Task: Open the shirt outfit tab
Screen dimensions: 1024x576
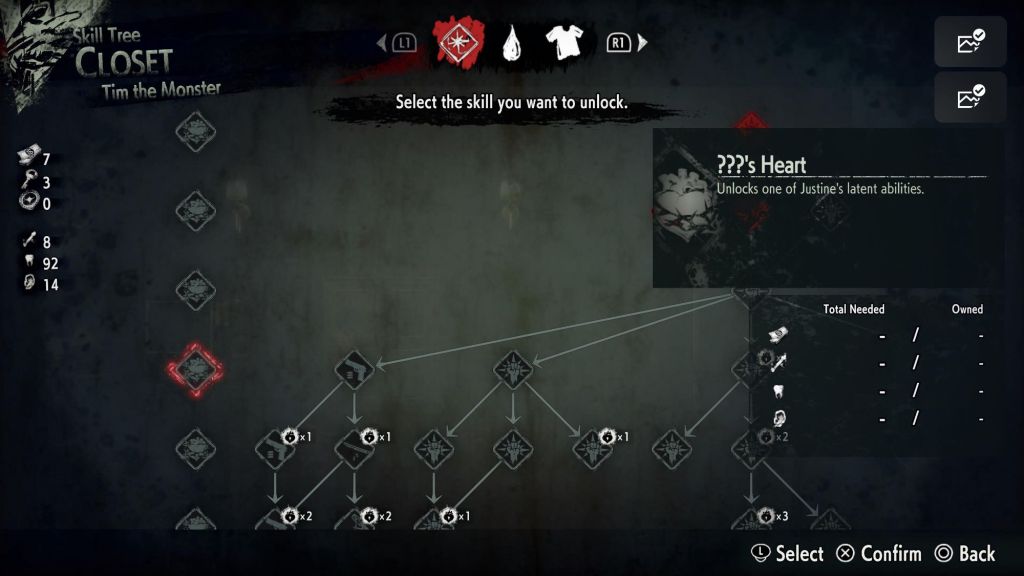Action: 567,42
